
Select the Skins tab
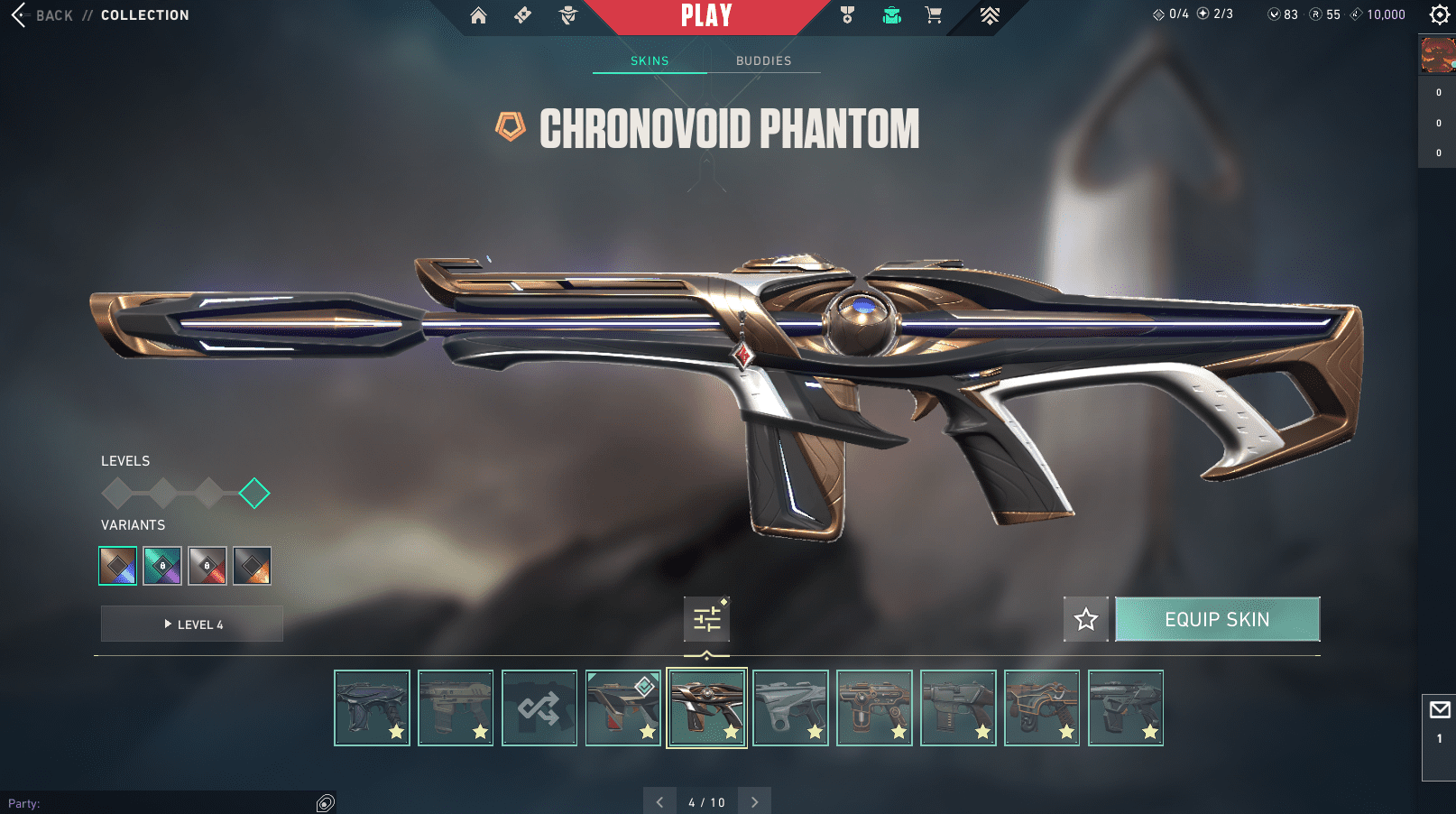[650, 60]
